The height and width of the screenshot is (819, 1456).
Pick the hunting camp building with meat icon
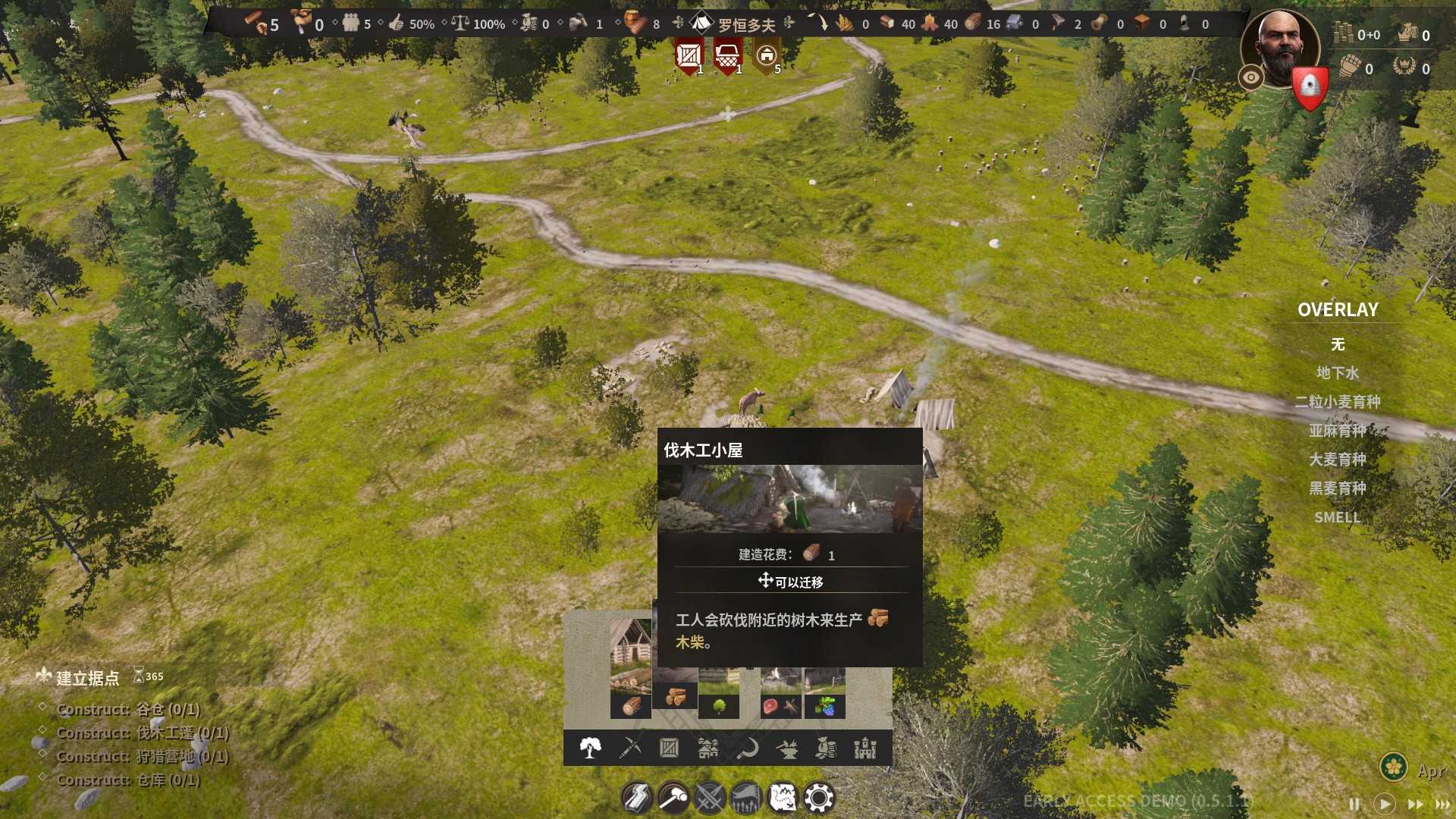pyautogui.click(x=780, y=694)
